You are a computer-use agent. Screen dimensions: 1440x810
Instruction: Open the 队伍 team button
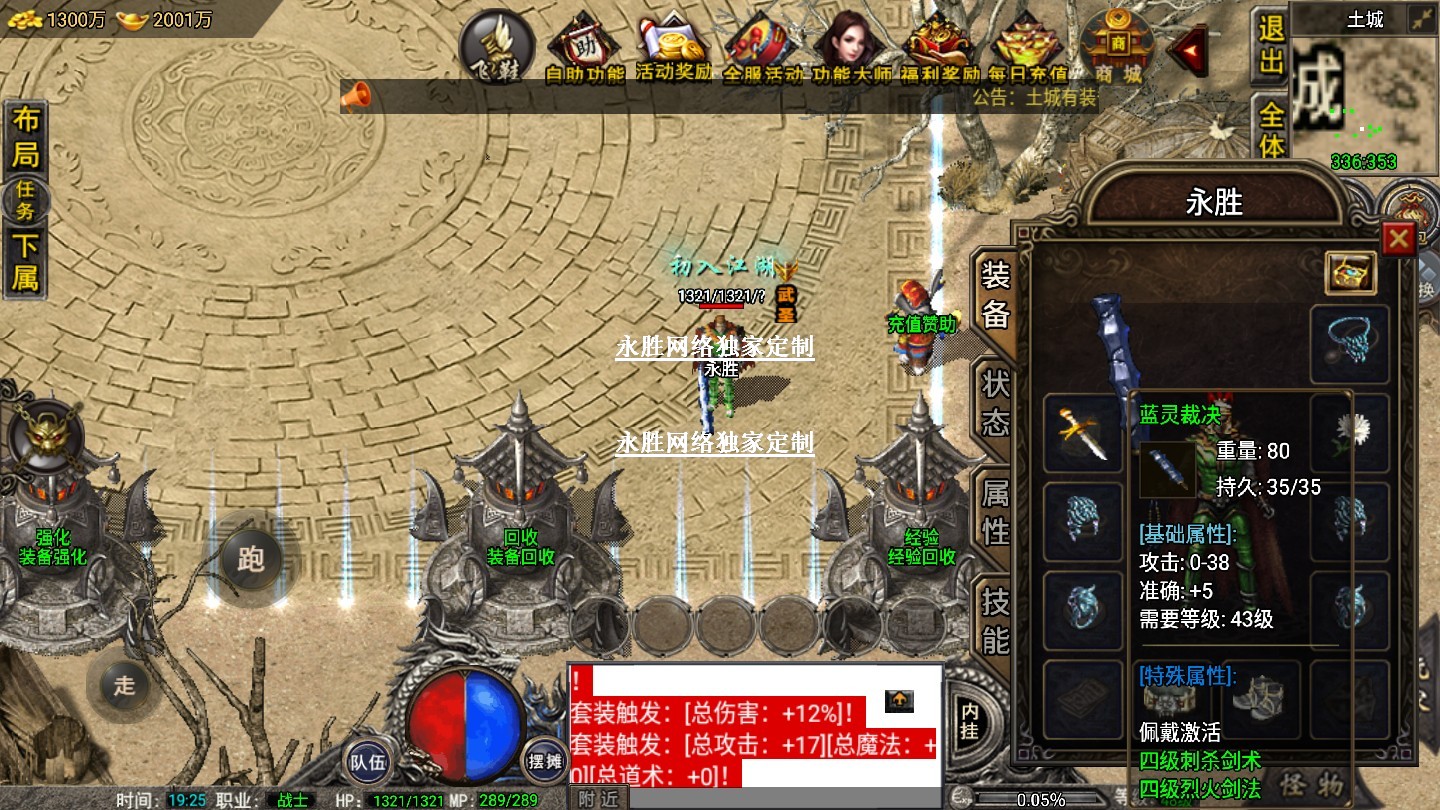pyautogui.click(x=366, y=762)
